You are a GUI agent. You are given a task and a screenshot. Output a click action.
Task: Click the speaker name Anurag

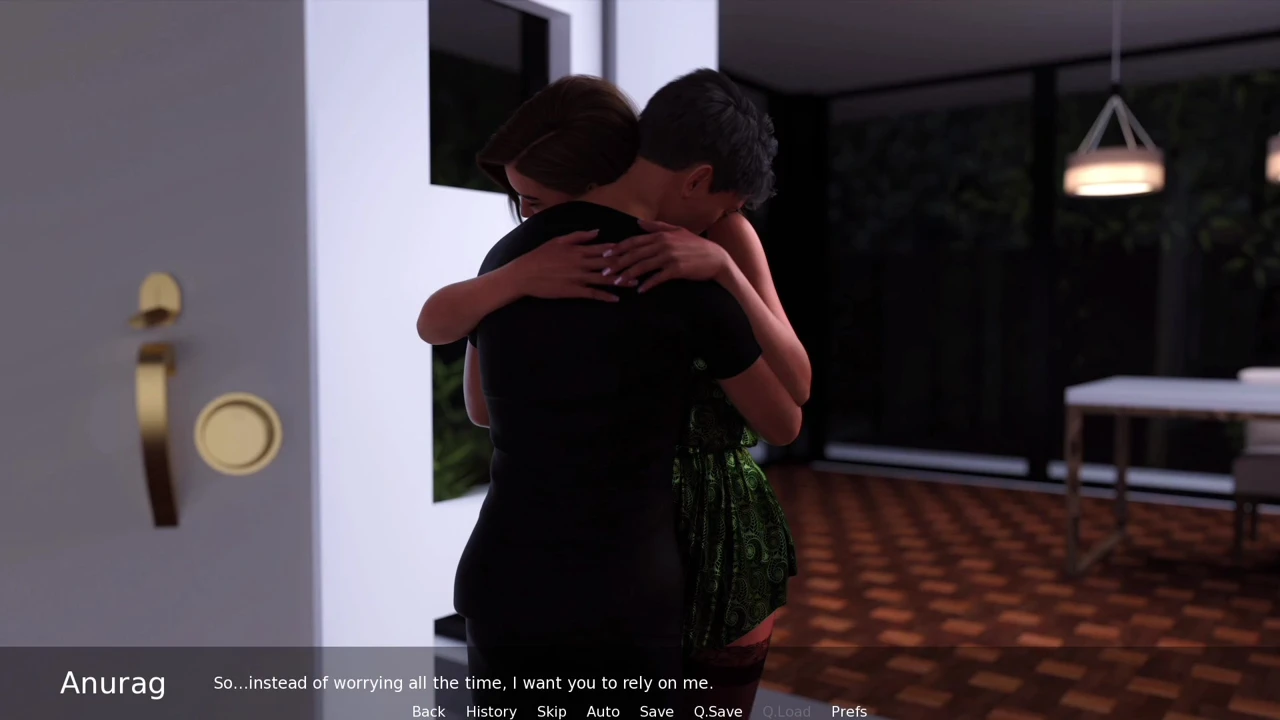[x=112, y=683]
